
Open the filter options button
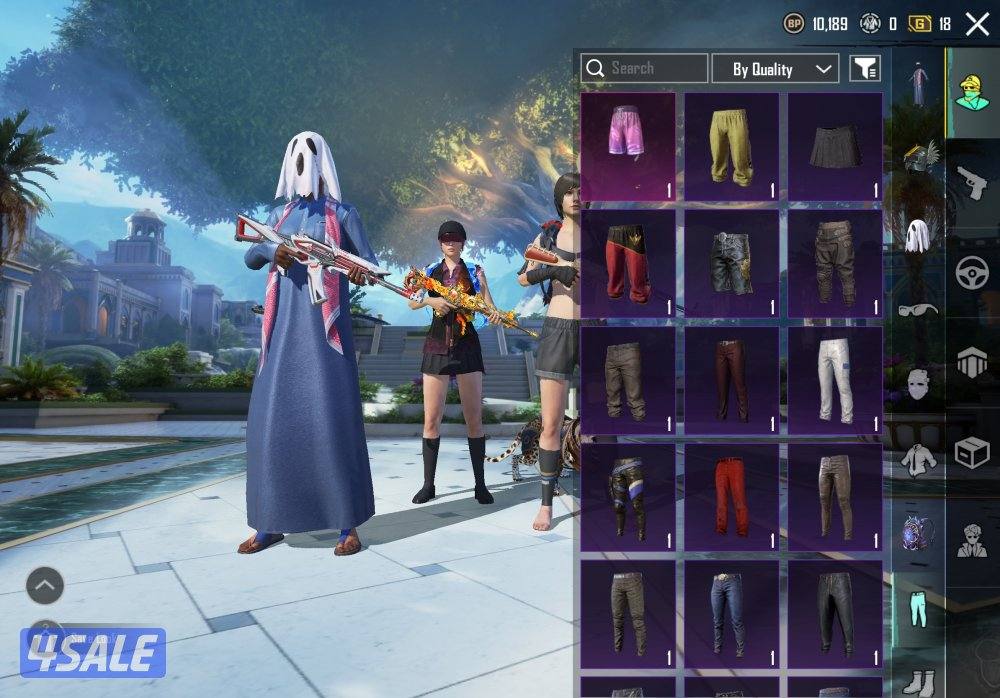pyautogui.click(x=865, y=68)
